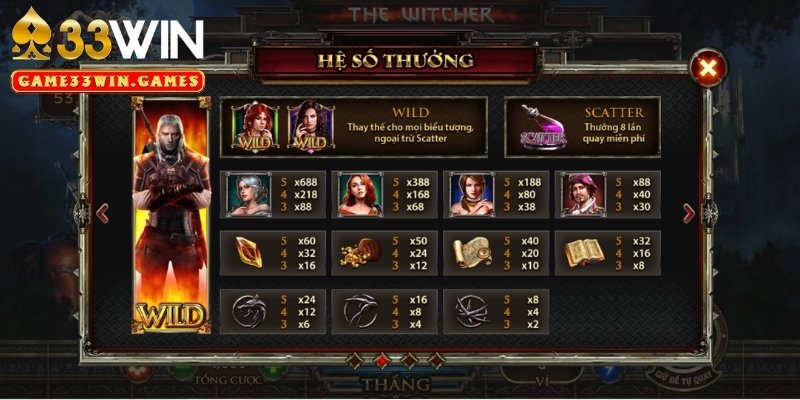Click the GAME33WIN.GAMES banner
Screen dimensions: 800x400
[107, 82]
